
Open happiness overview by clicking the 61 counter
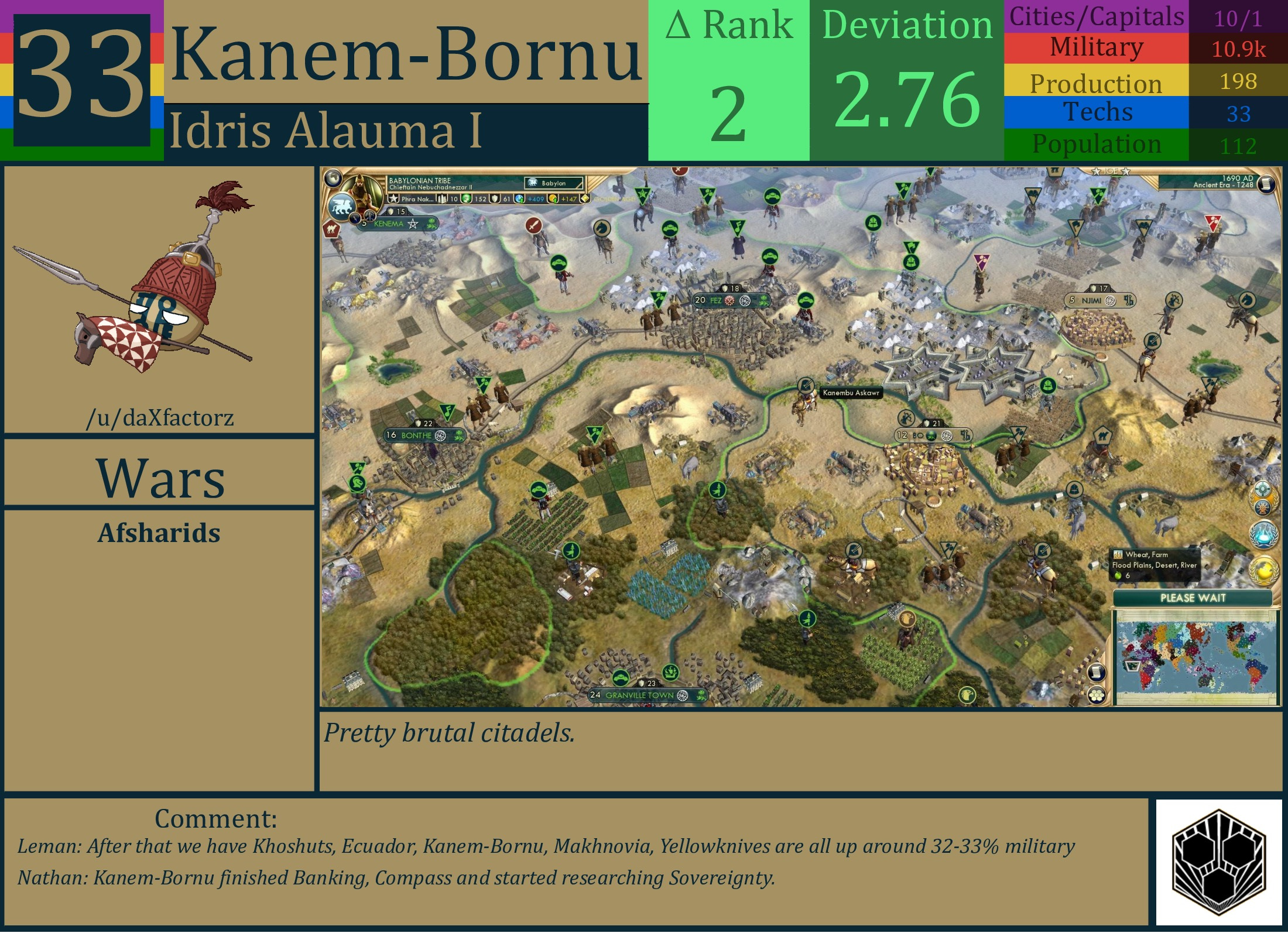(505, 199)
